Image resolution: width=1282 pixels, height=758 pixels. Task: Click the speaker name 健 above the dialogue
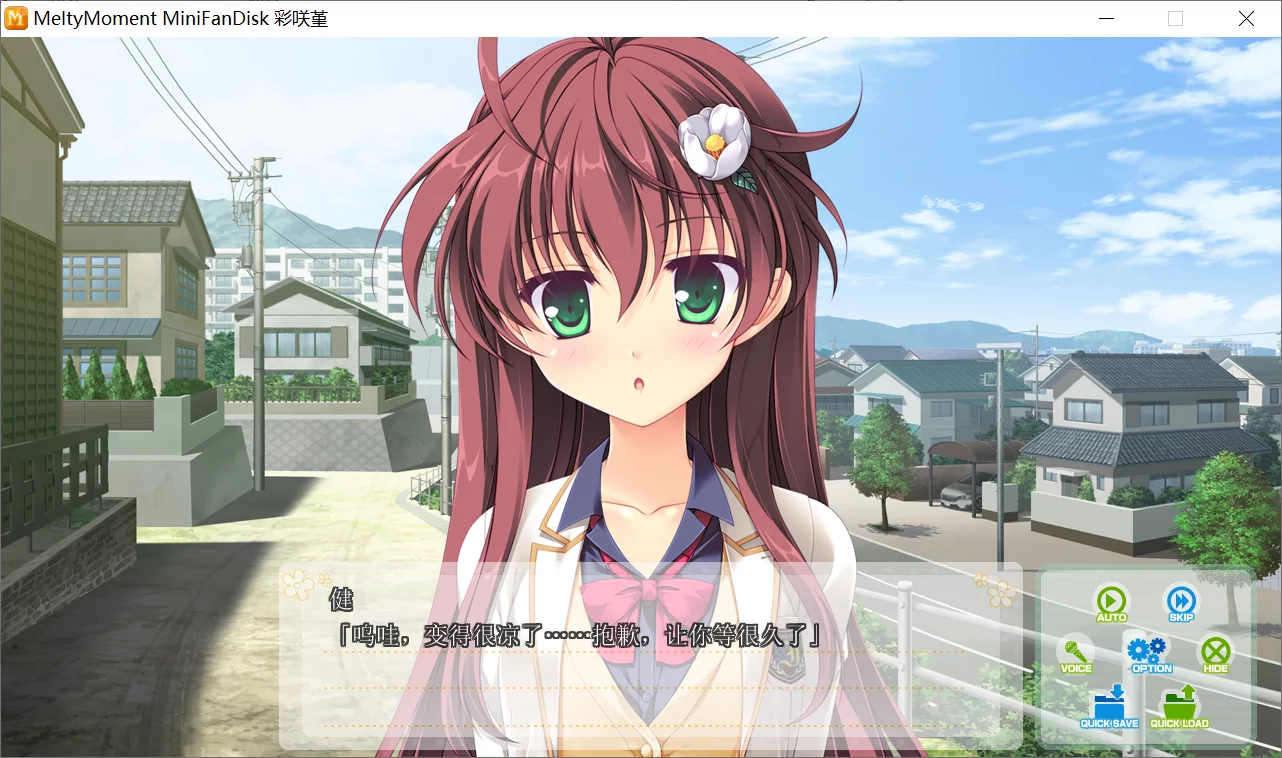(341, 600)
